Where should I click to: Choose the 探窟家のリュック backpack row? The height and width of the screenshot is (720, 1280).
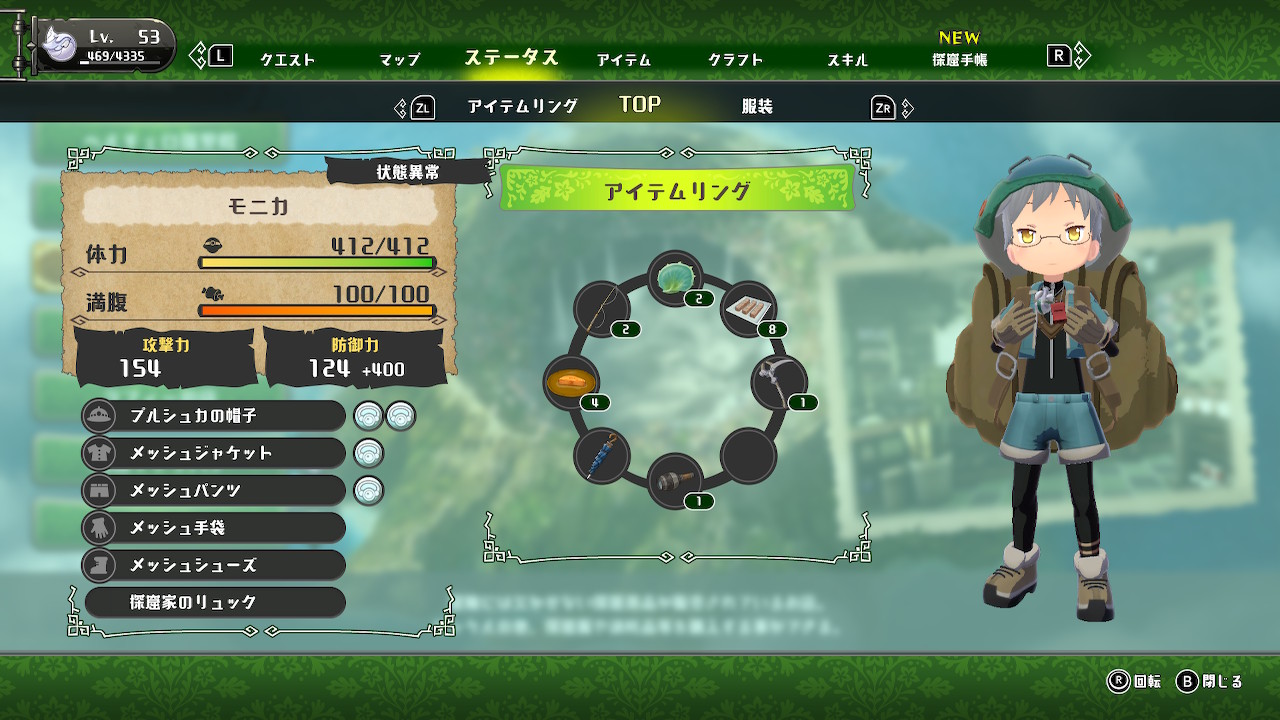[x=214, y=602]
